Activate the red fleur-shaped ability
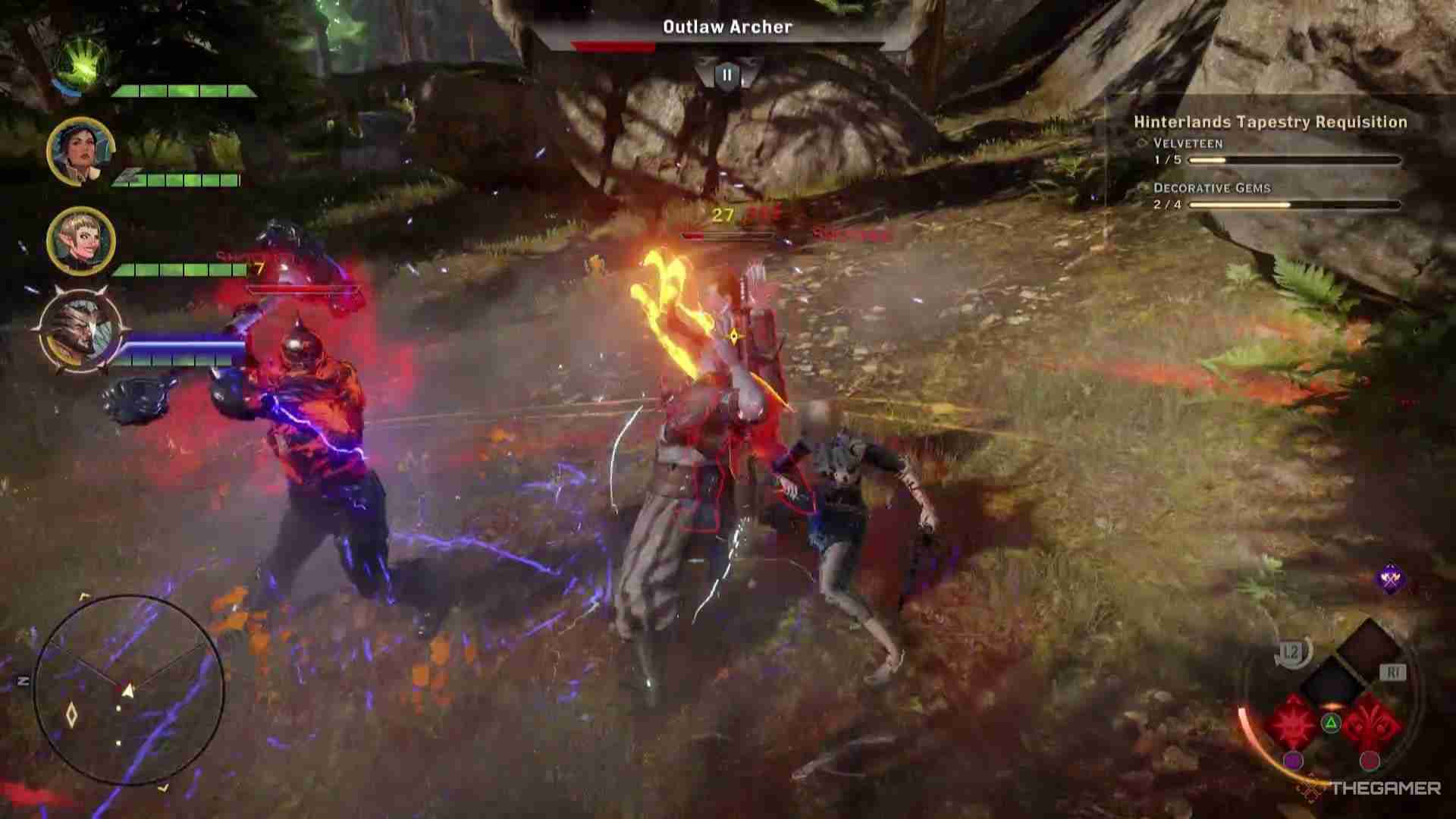This screenshot has height=819, width=1456. tap(1372, 723)
